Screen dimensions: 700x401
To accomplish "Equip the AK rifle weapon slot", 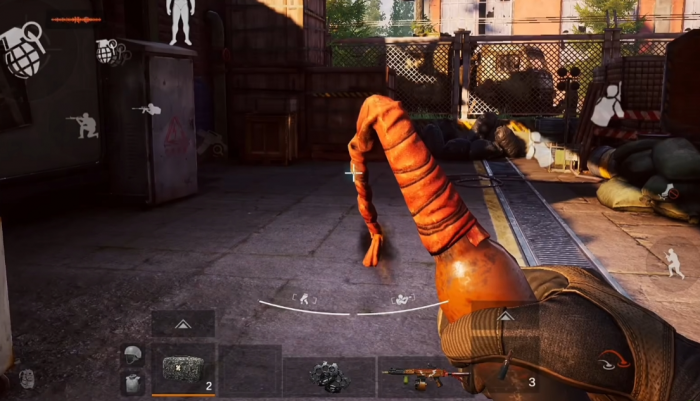I will tap(420, 376).
